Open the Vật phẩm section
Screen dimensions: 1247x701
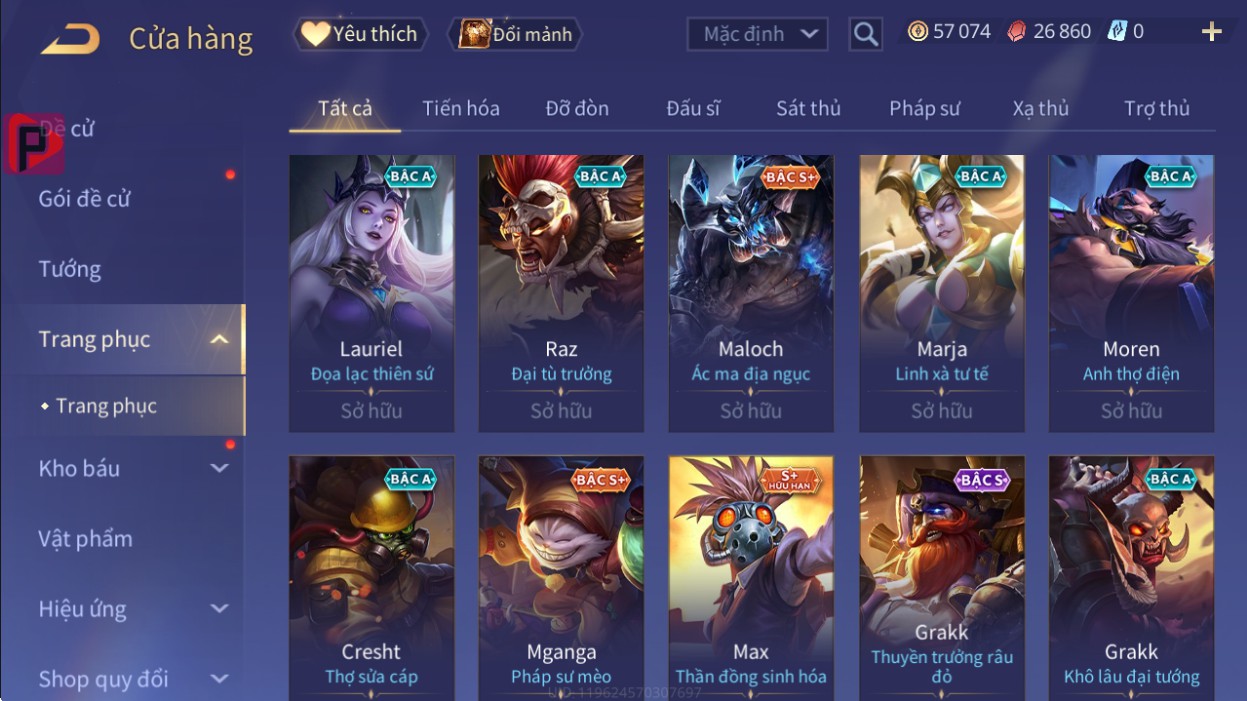[86, 539]
